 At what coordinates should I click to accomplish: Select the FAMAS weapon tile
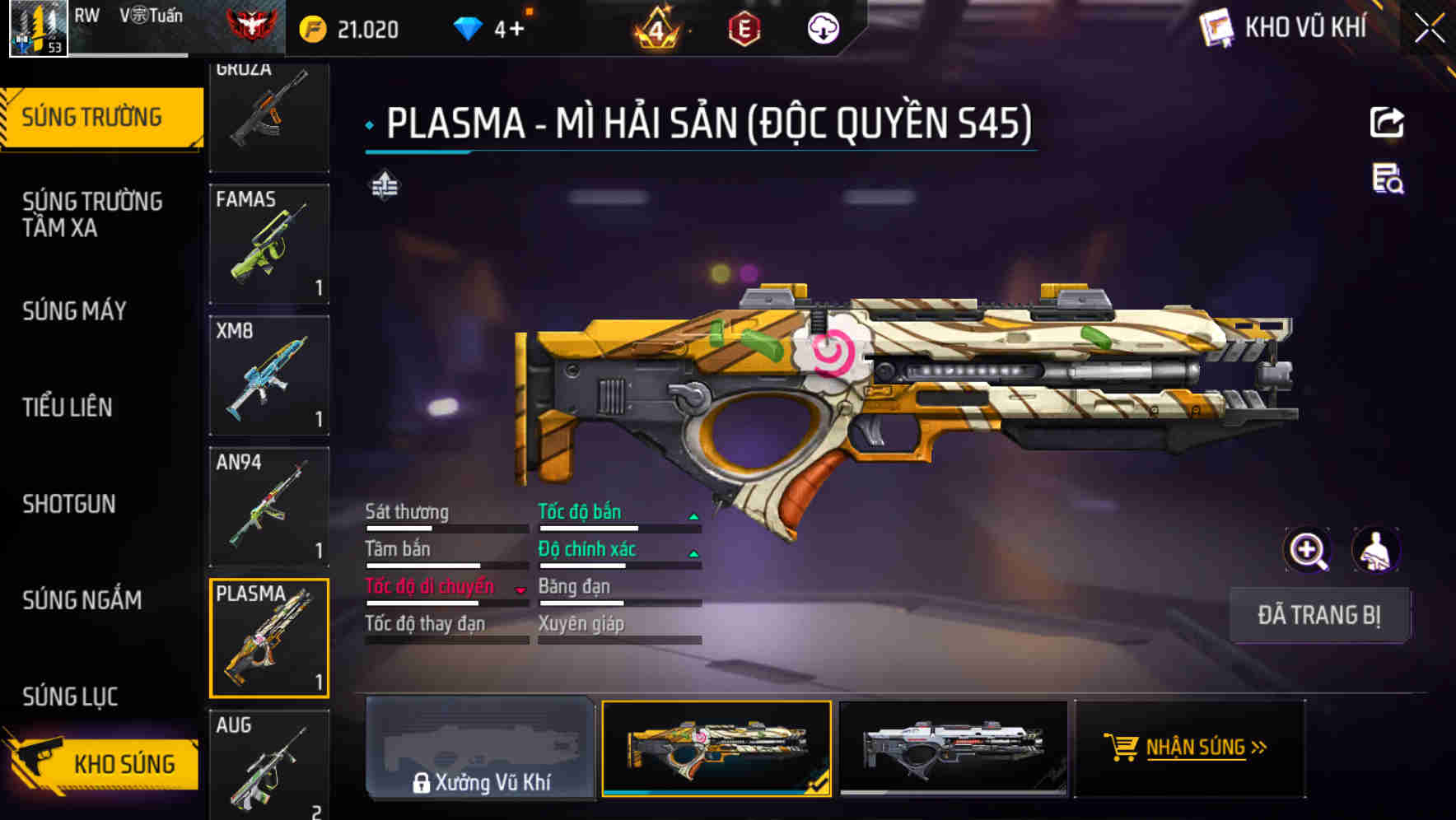[269, 244]
